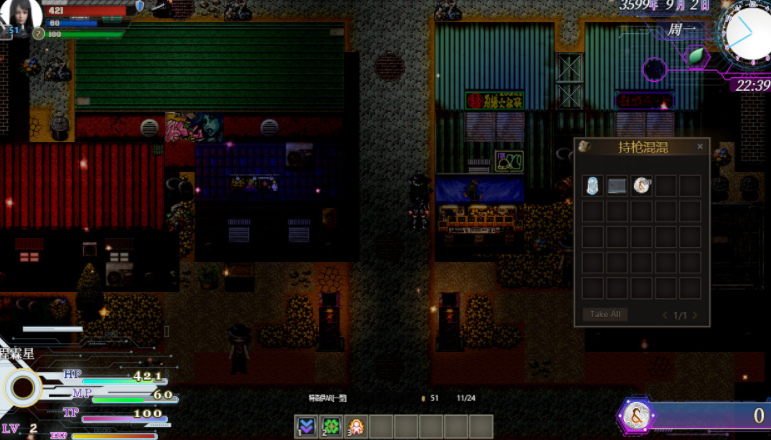Use the green four-leaf clover skill
Screen dimensions: 771x440
331,427
